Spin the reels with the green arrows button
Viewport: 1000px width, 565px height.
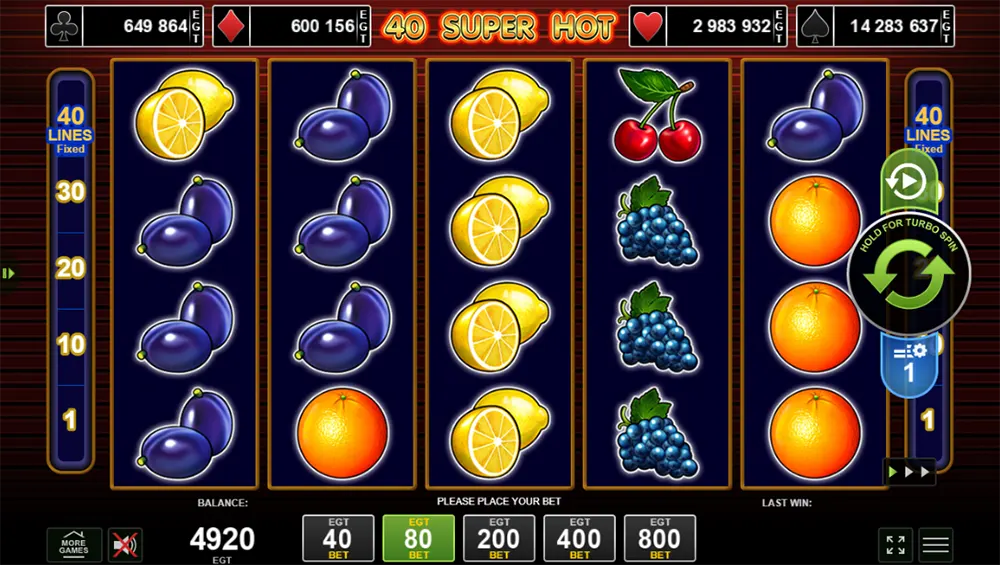(909, 275)
